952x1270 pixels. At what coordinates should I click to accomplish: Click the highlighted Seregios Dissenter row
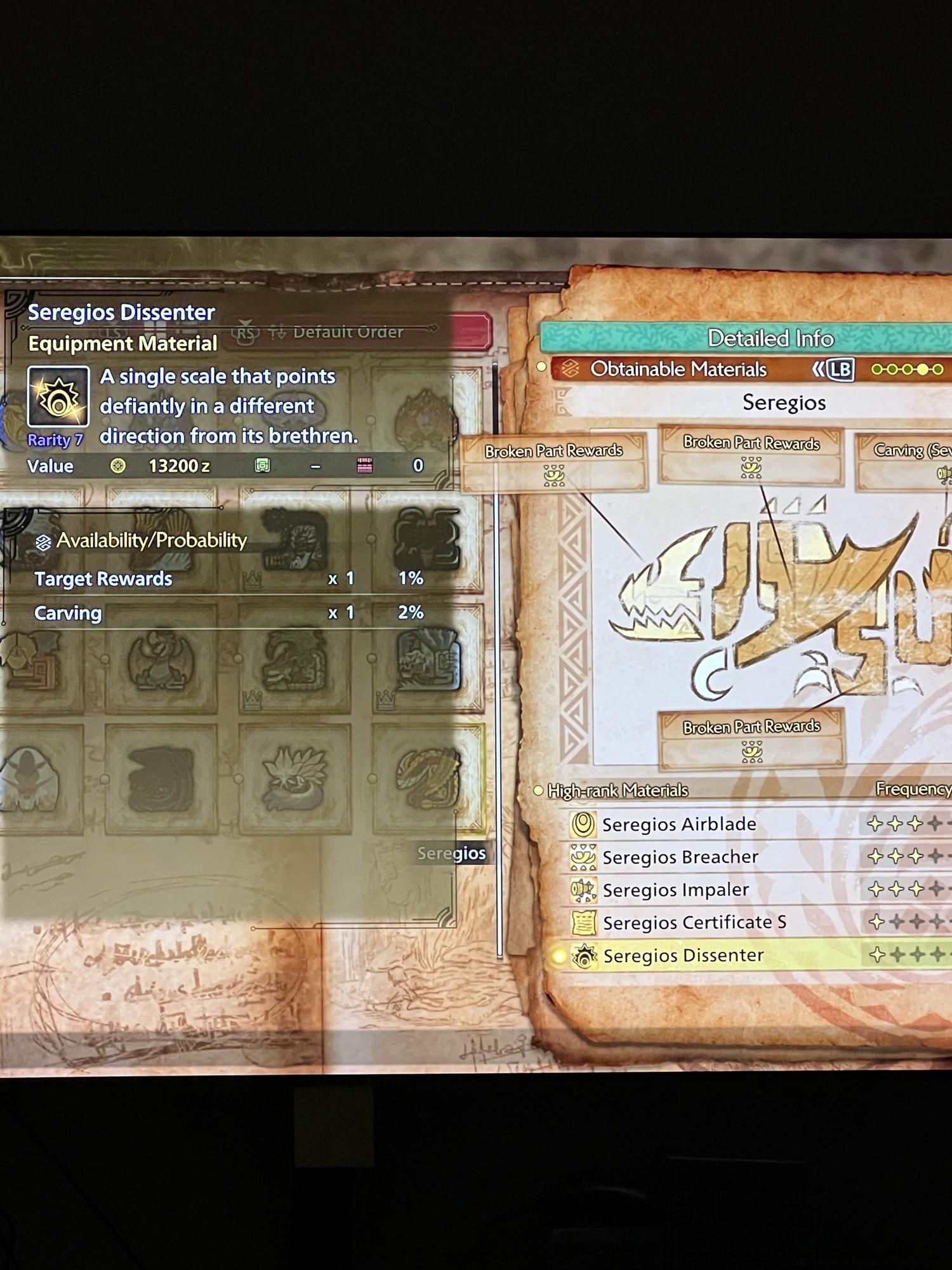coord(684,955)
